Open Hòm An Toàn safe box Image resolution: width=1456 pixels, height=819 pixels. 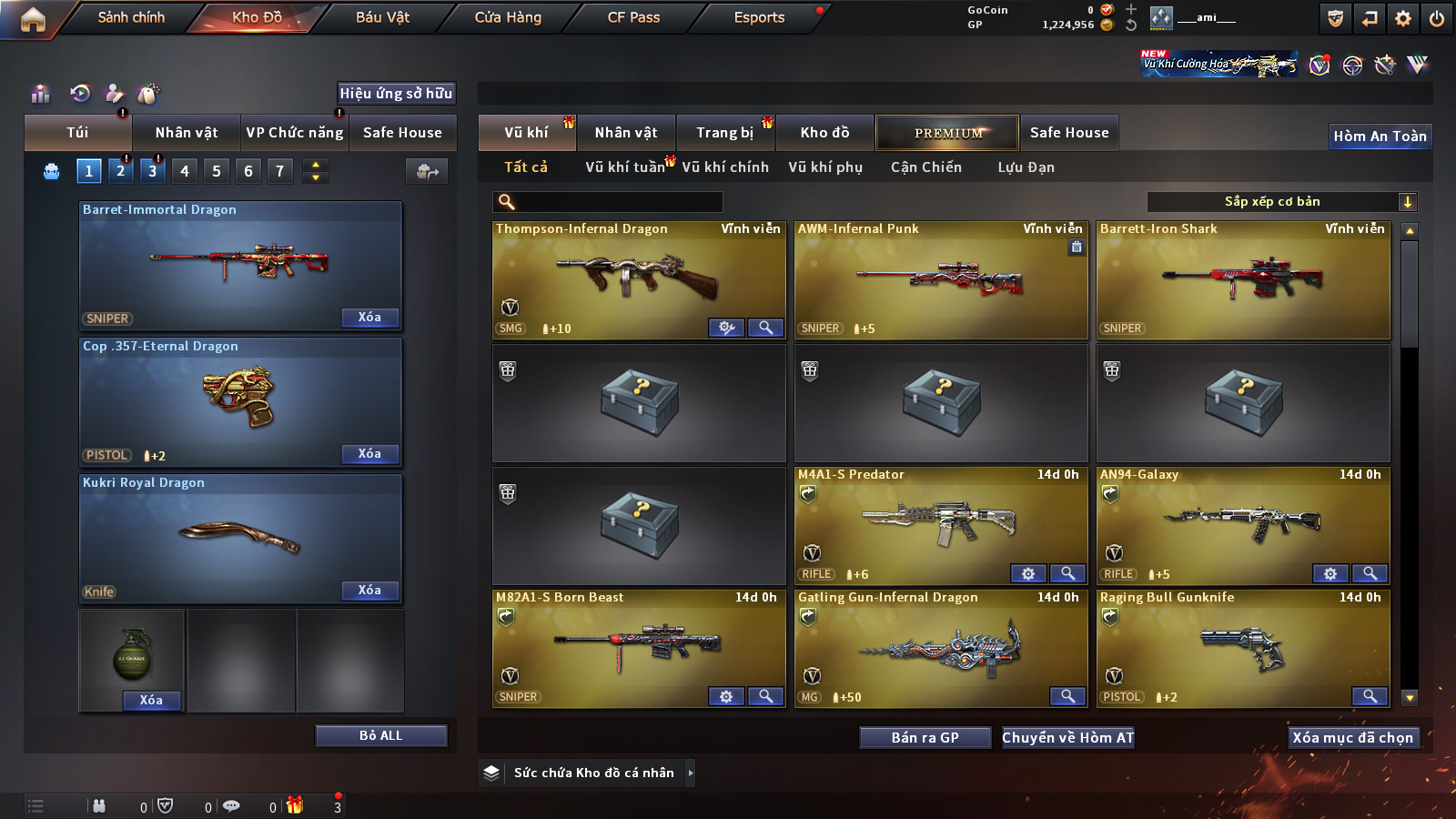click(x=1380, y=136)
